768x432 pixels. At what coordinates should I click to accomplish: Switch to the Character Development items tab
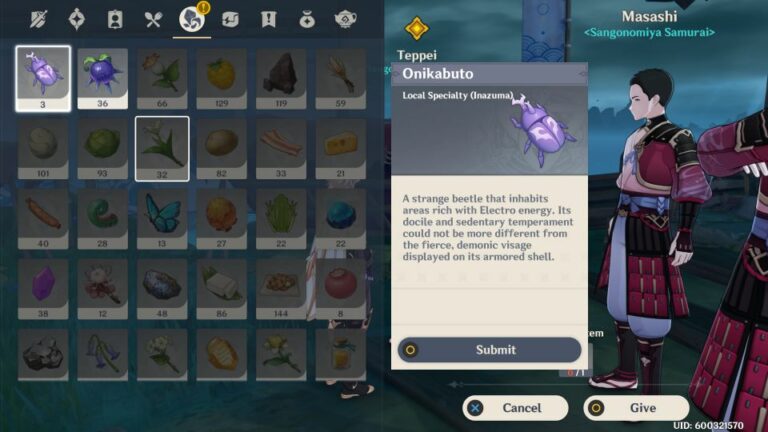tap(114, 19)
